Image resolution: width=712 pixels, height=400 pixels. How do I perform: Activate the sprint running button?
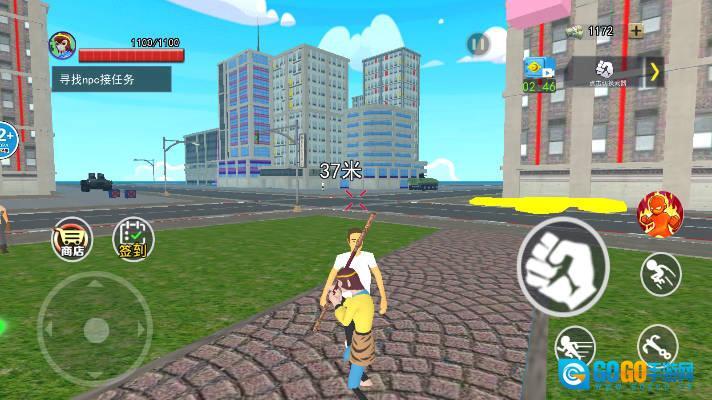pos(574,347)
